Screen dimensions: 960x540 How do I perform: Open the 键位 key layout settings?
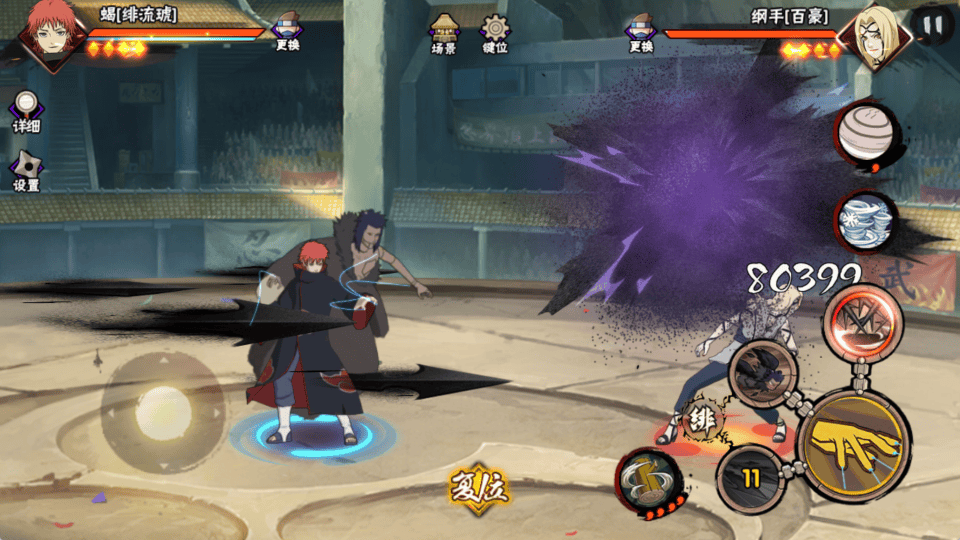point(494,32)
